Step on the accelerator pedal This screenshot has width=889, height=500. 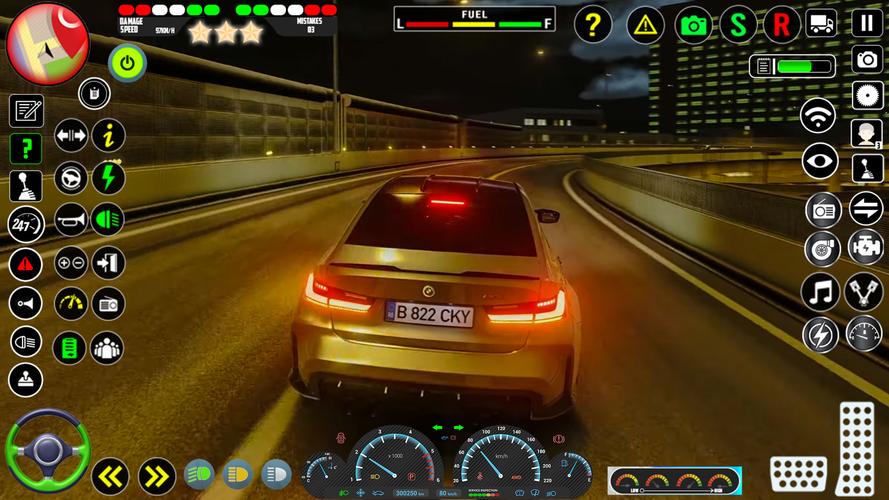(857, 445)
